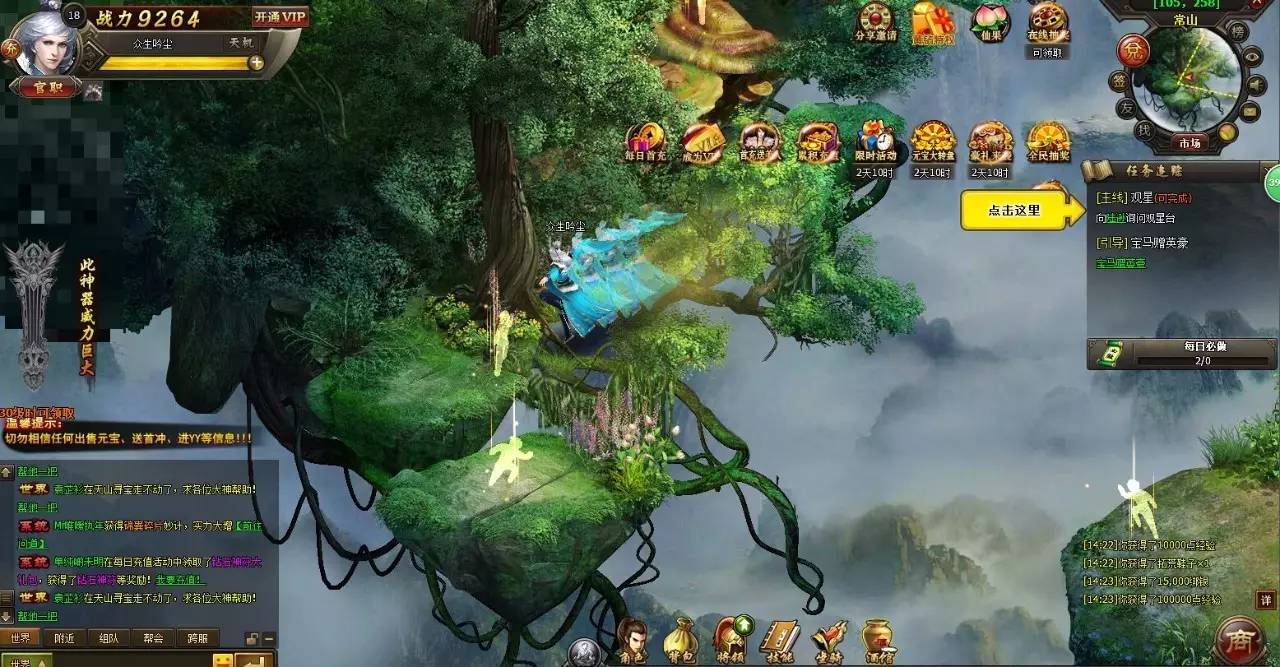
Task: Open the 每日必做 daily tasks bar
Action: tap(1182, 353)
